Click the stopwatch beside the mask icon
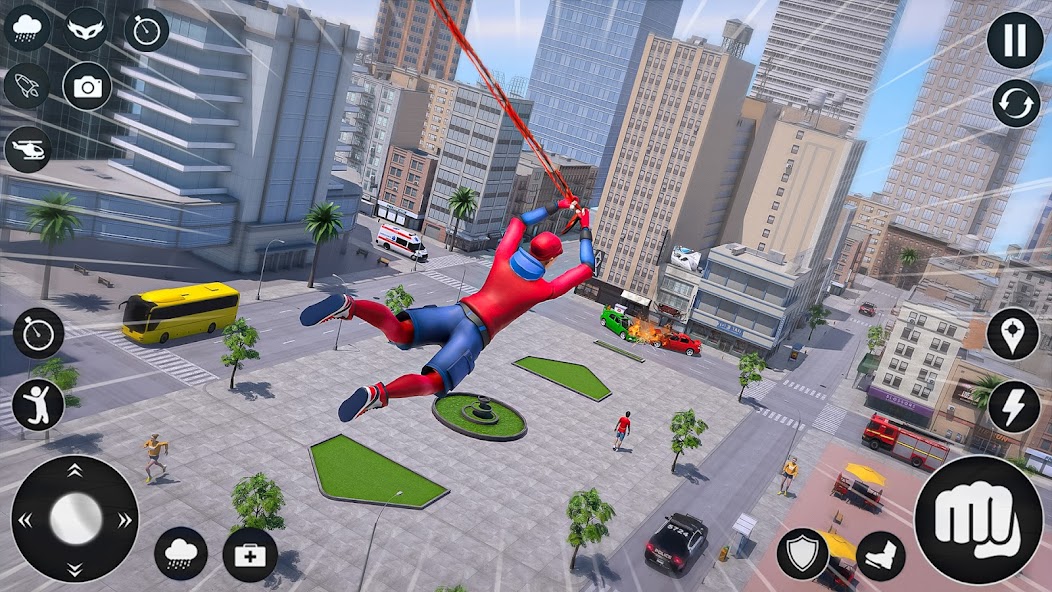The height and width of the screenshot is (592, 1052). click(x=147, y=29)
